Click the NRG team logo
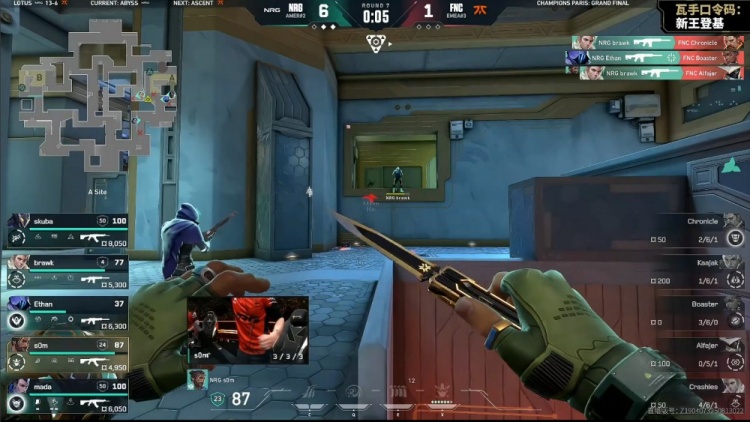Viewport: 750px width, 422px height. click(294, 12)
